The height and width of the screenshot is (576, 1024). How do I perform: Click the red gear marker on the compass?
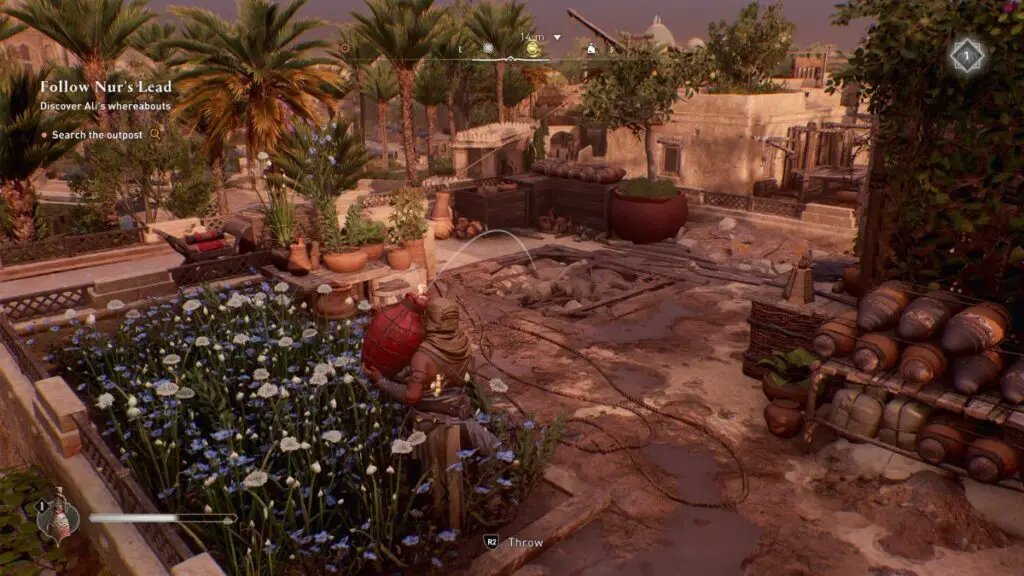tap(346, 47)
